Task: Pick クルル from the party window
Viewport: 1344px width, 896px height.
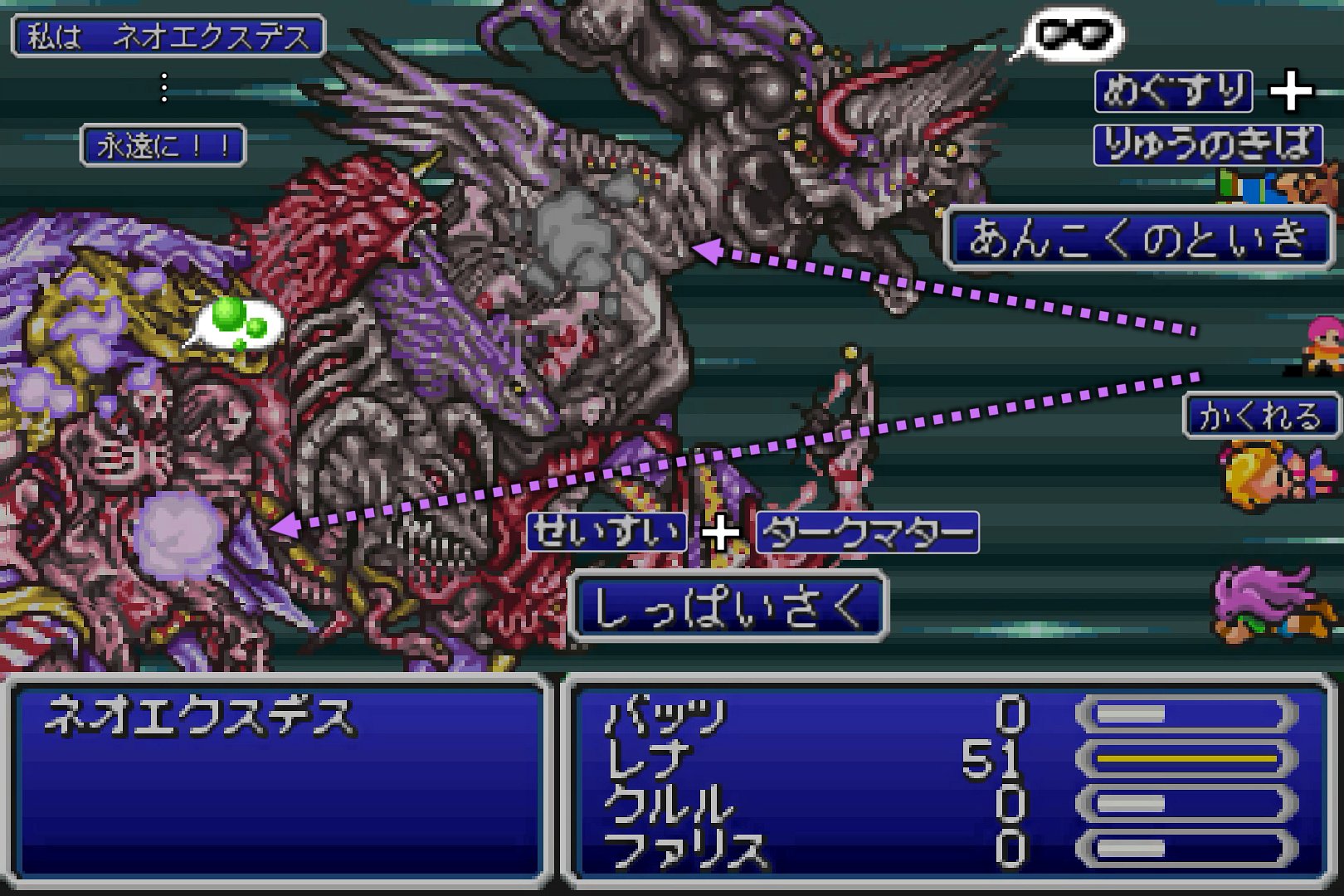Action: [x=669, y=804]
